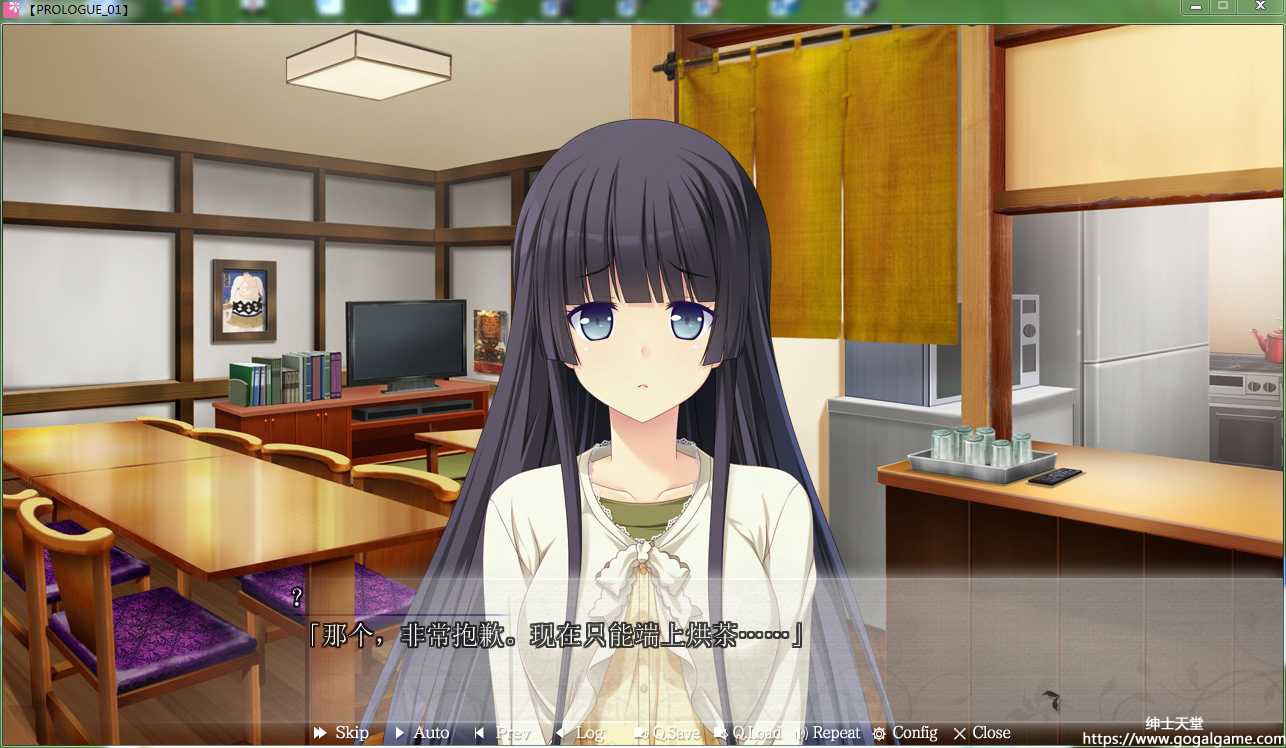The width and height of the screenshot is (1286, 748).
Task: Open the Config settings
Action: 905,733
